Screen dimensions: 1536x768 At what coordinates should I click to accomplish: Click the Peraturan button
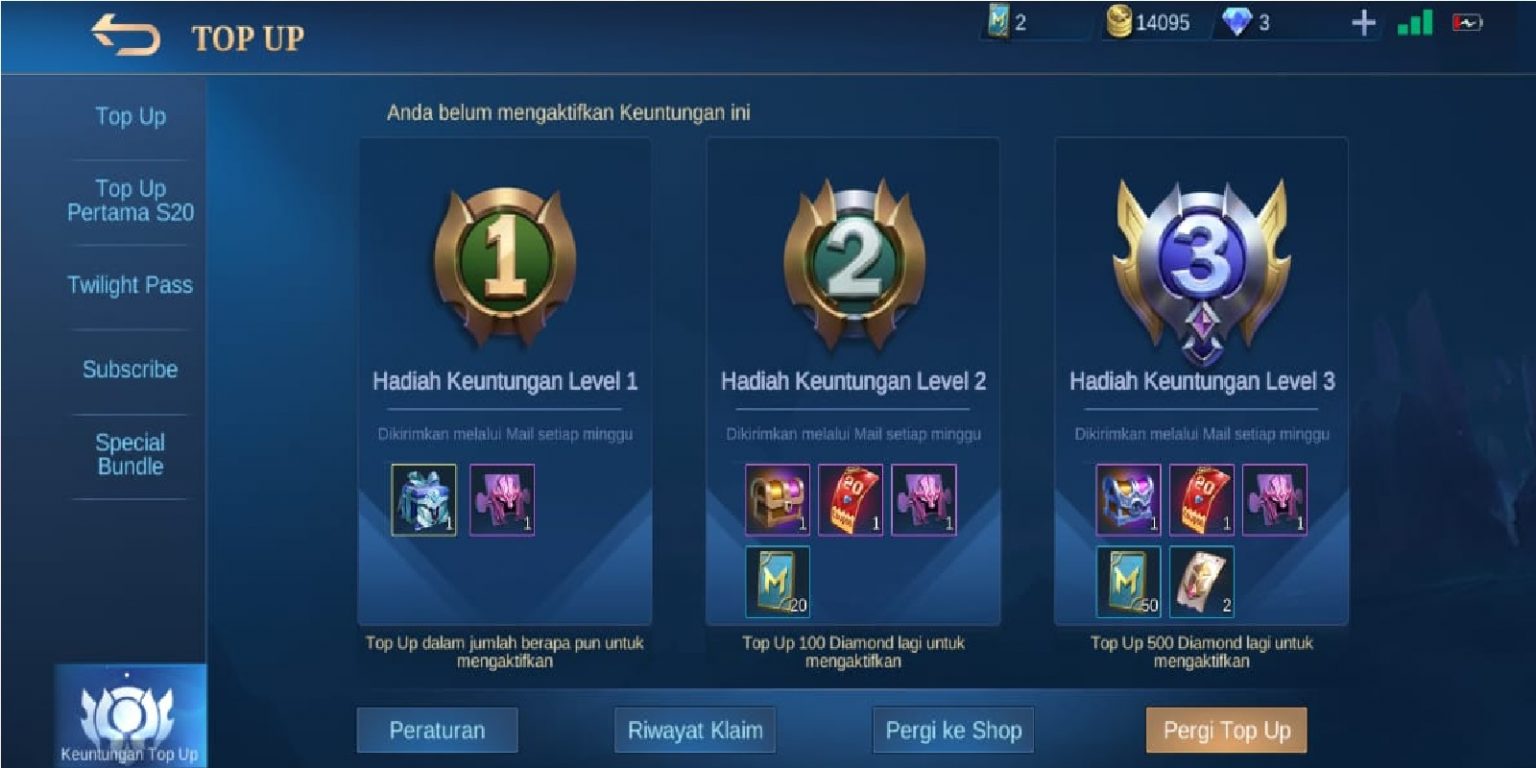click(437, 730)
